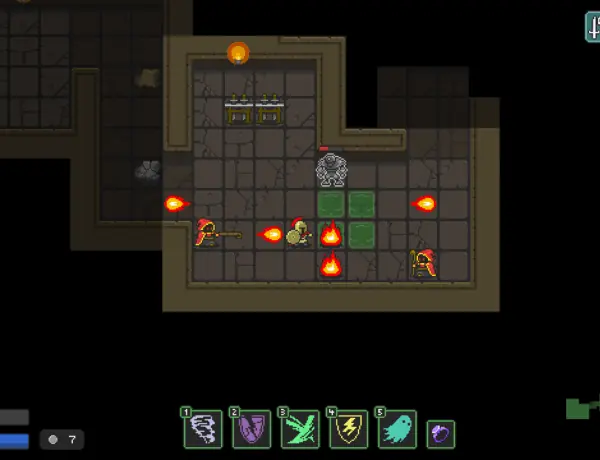Open the sword icon button
The image size is (600, 460).
tap(593, 27)
